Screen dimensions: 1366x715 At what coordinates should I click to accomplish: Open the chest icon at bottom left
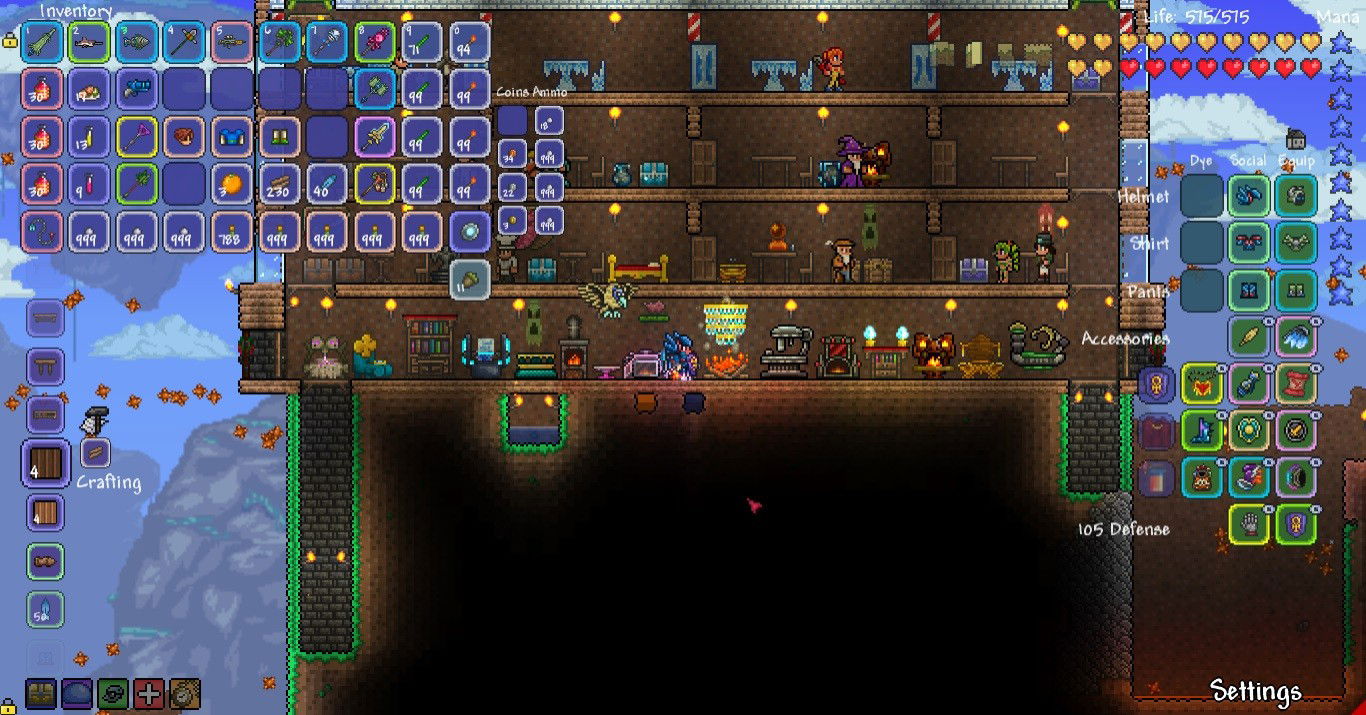[41, 693]
